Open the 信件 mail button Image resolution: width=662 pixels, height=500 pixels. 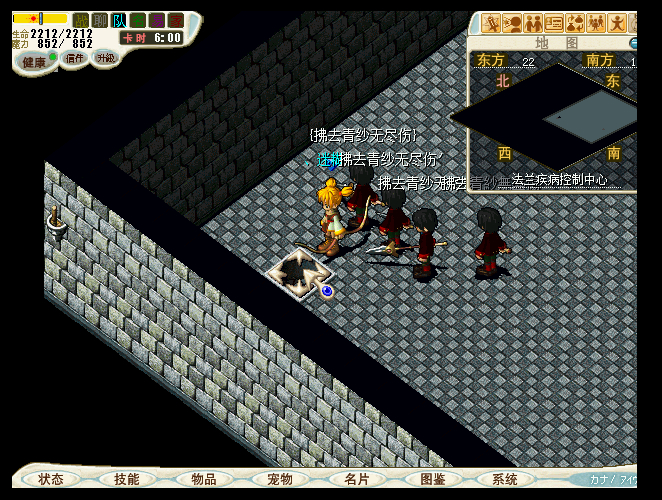tap(75, 58)
